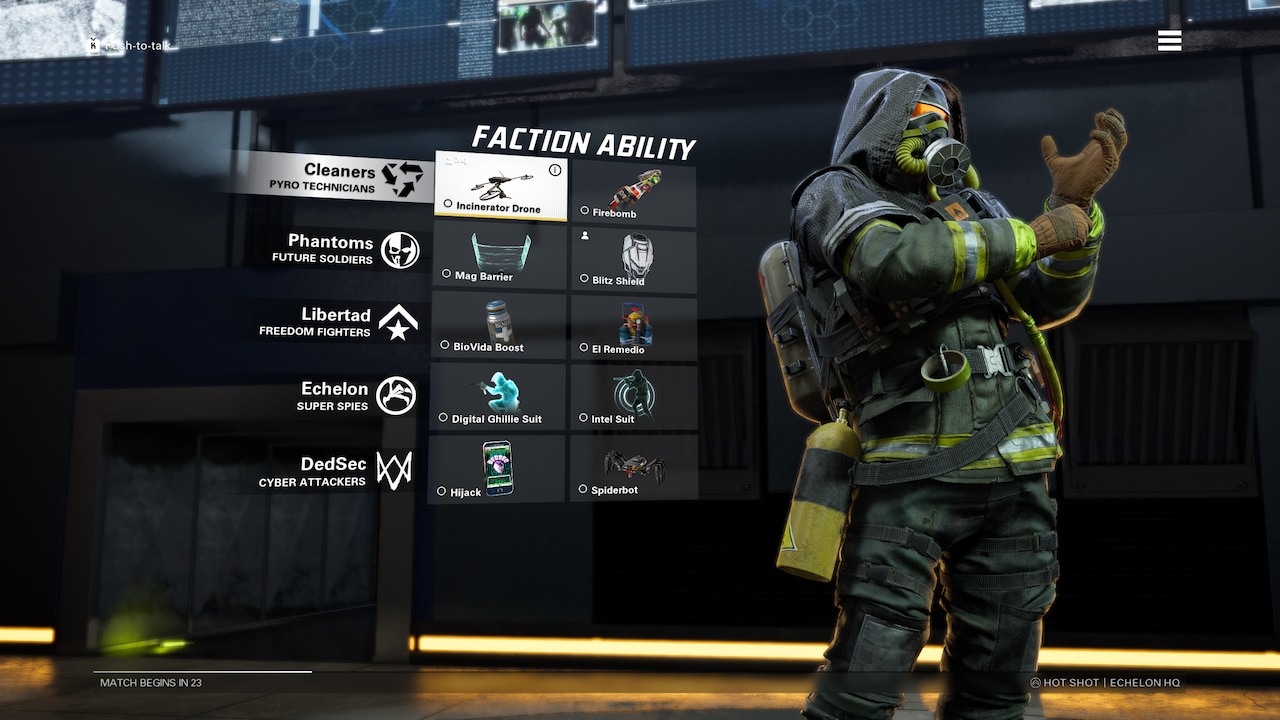The image size is (1280, 720).
Task: Click the HOT SHOT ECHELON HQ label
Action: (1105, 682)
